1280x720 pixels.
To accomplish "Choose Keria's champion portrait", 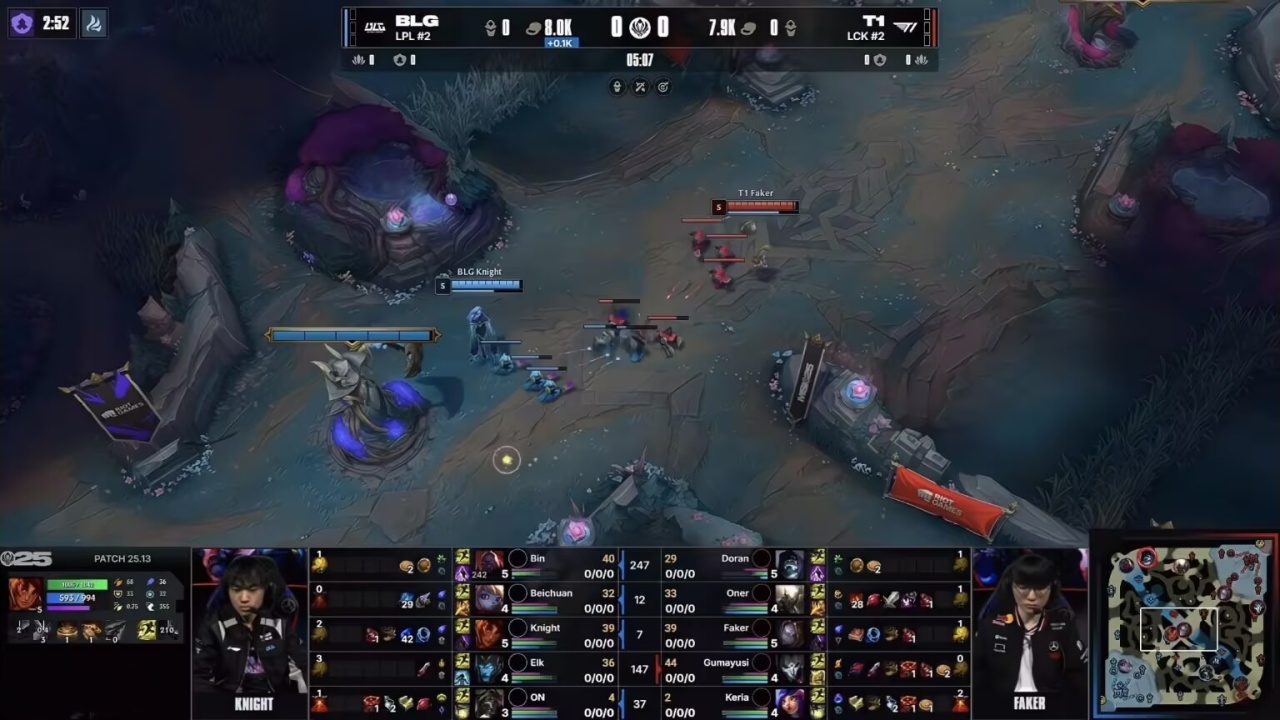I will click(x=790, y=703).
